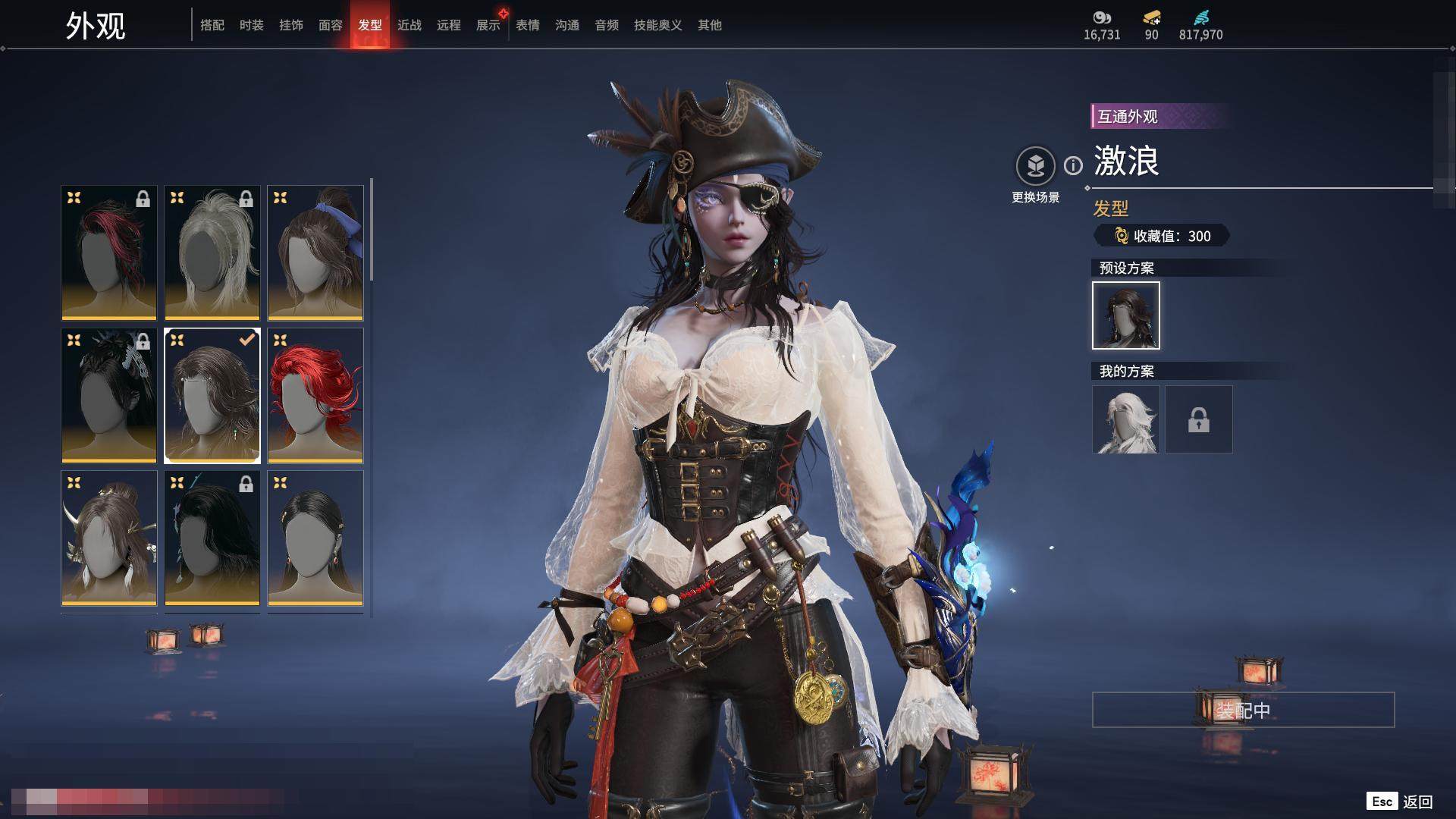Screen dimensions: 1456x819
Task: Select the 挂饰 tab
Action: [291, 25]
